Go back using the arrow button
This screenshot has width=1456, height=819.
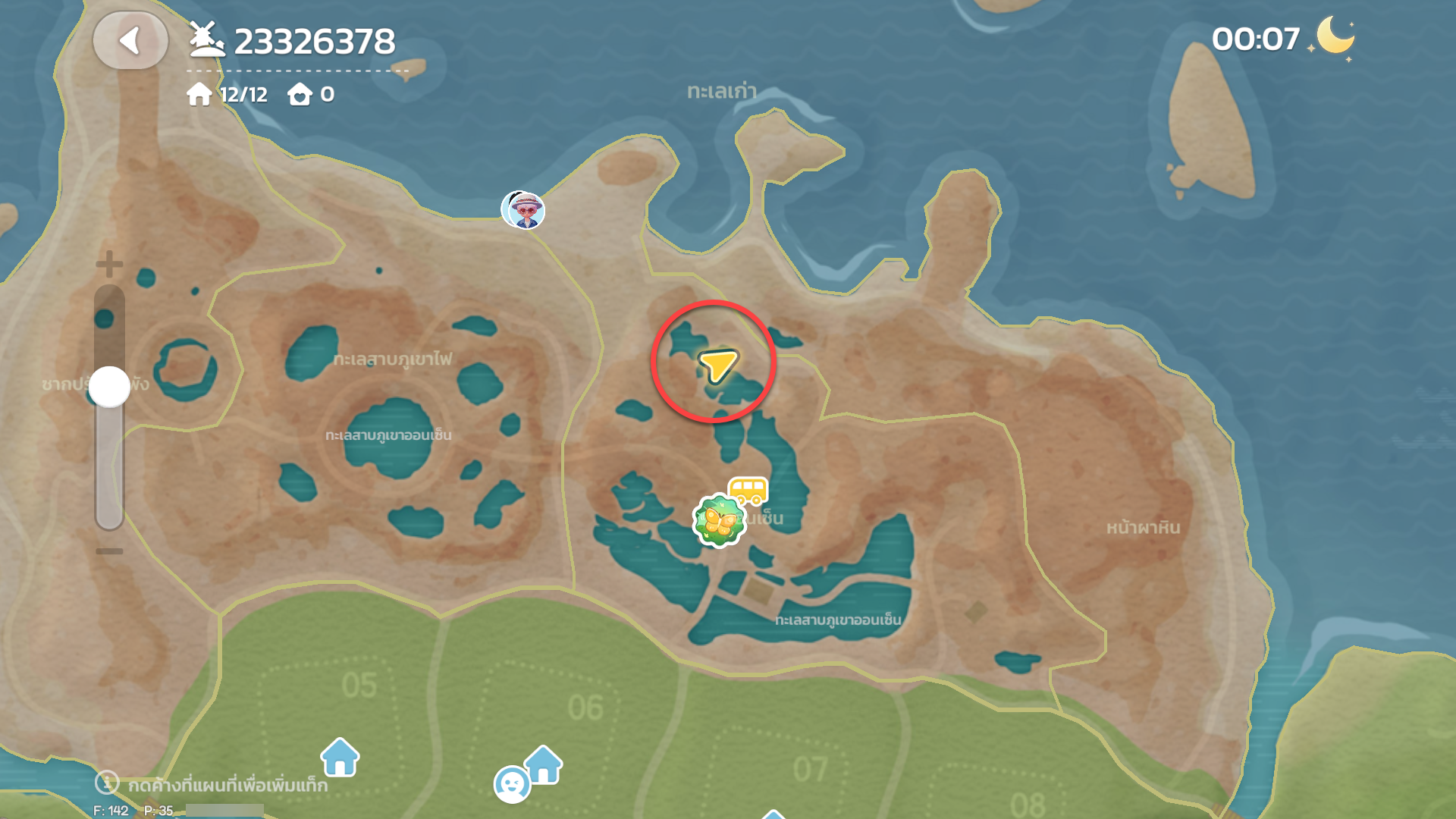(130, 41)
